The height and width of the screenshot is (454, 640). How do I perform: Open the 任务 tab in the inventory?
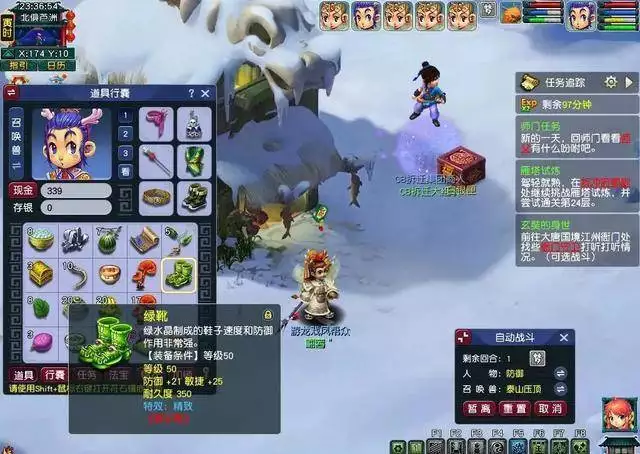[x=86, y=375]
